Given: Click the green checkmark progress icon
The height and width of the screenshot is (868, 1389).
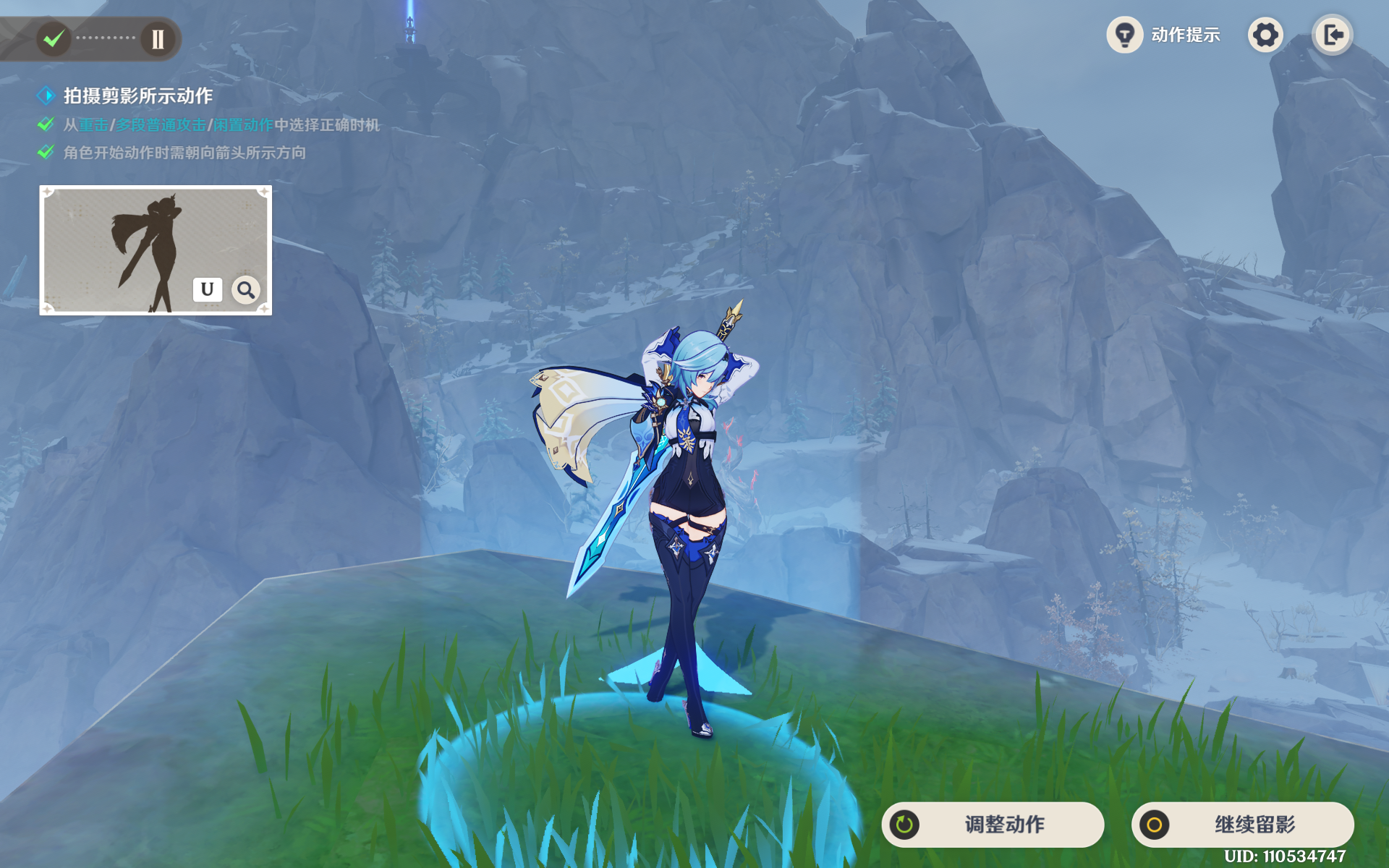Looking at the screenshot, I should (x=54, y=38).
